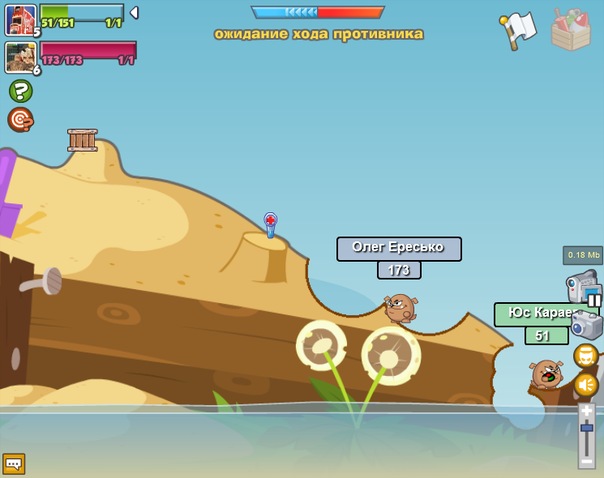Viewport: 604px width, 478px height.
Task: Open help with the green question mark
Action: tap(20, 91)
